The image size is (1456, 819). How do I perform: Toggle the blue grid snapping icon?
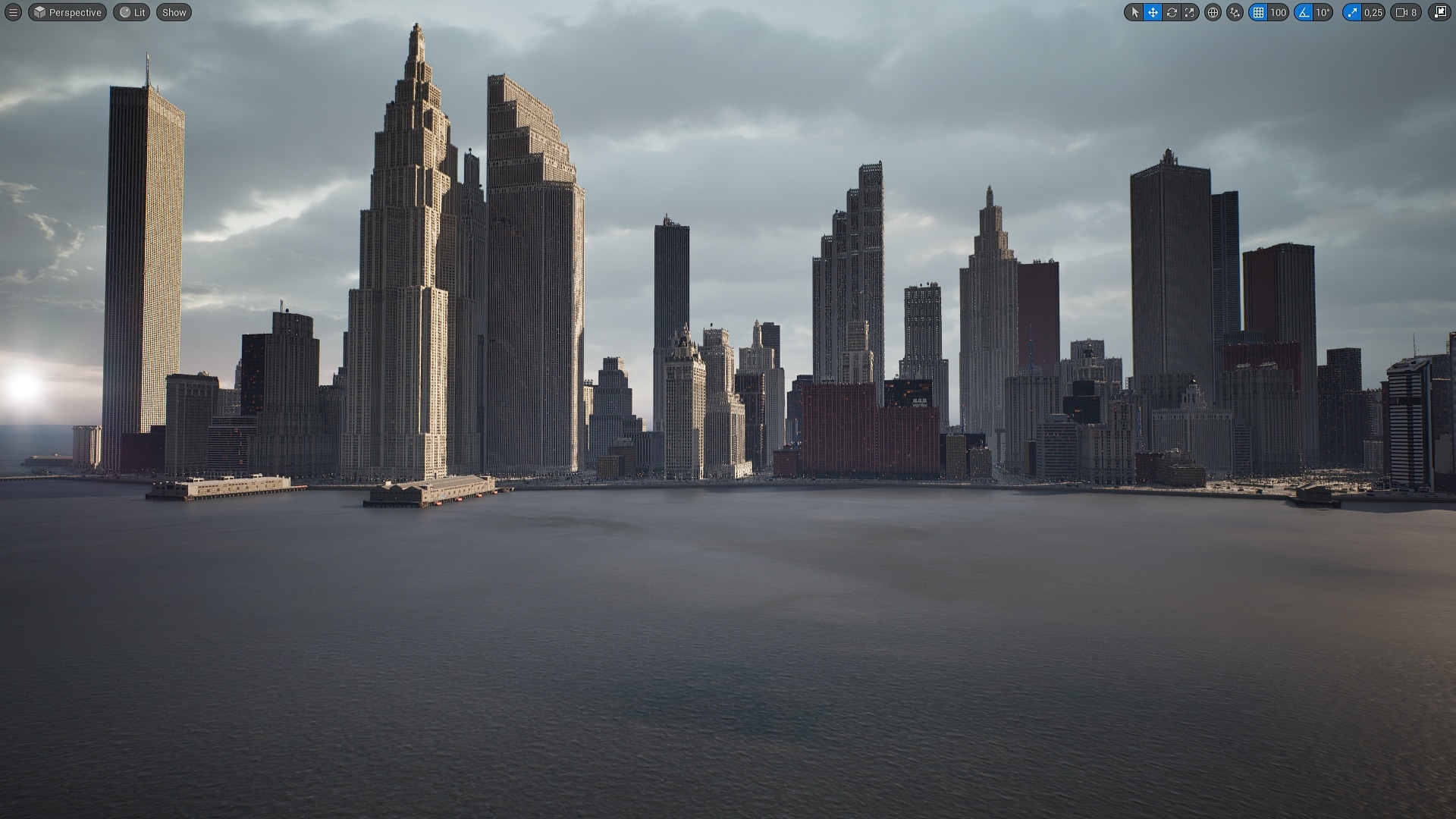coord(1258,12)
